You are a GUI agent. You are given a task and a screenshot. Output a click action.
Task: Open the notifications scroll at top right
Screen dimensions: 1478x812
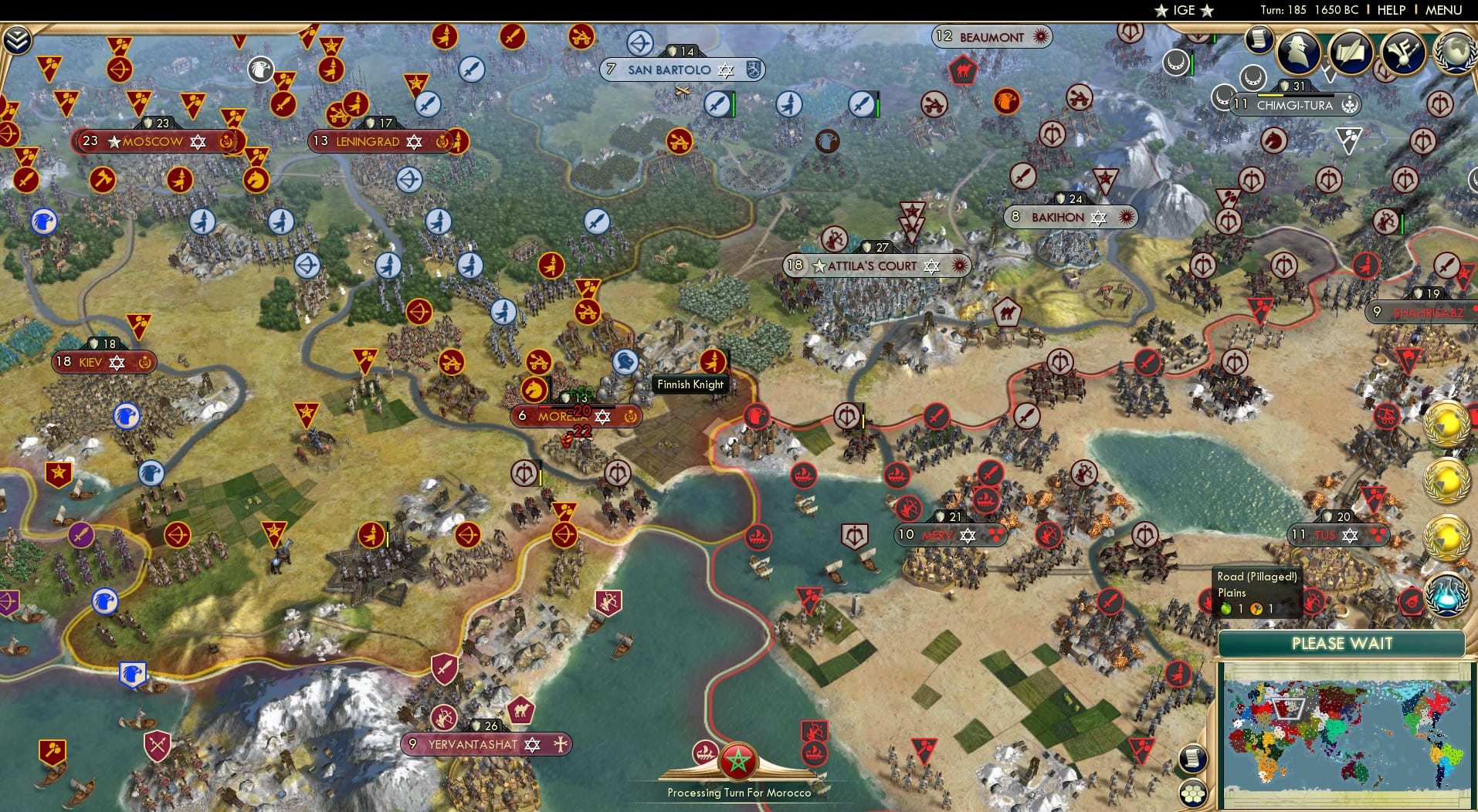pyautogui.click(x=1260, y=39)
